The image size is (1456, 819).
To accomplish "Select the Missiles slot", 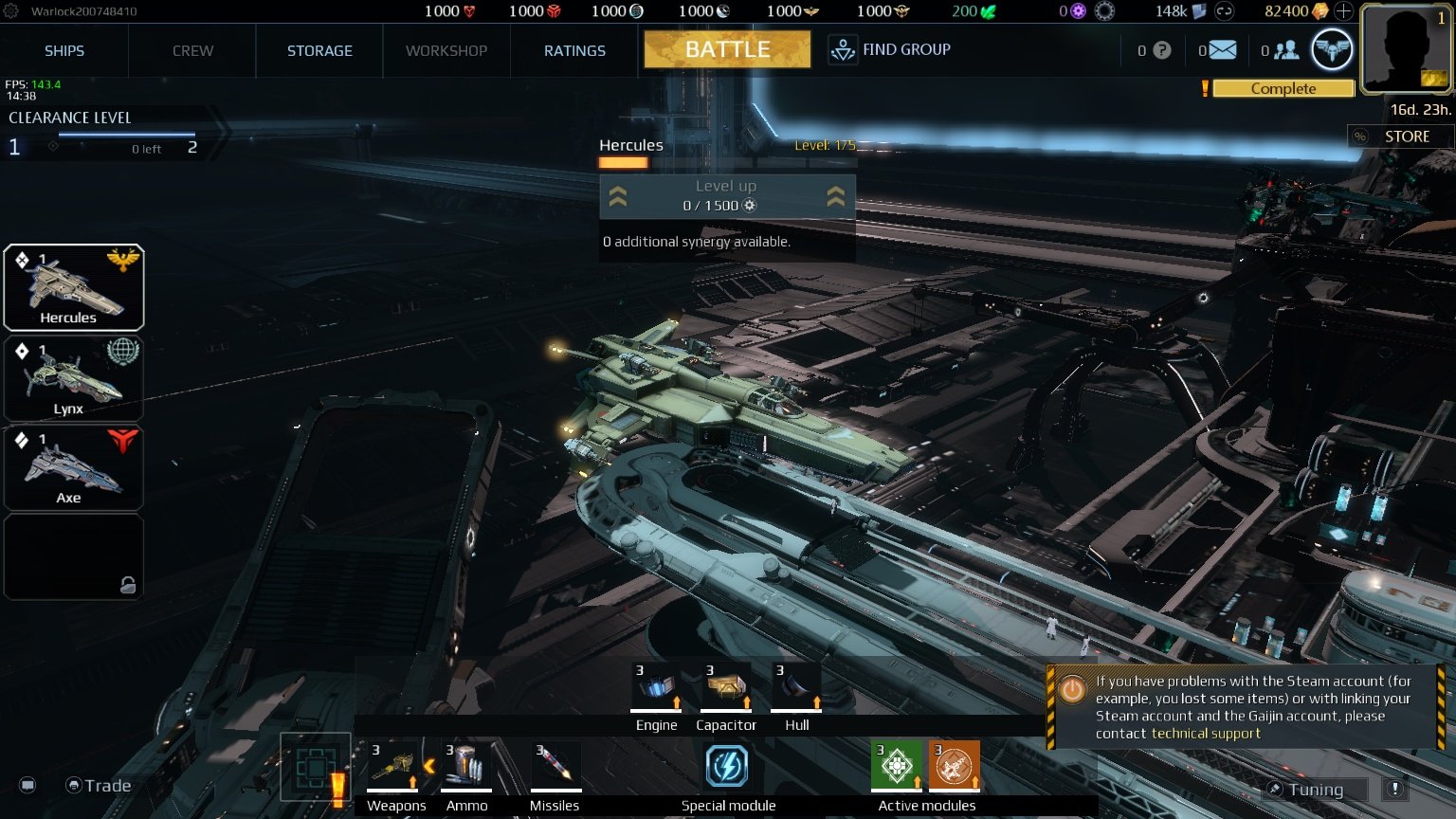I will point(554,765).
